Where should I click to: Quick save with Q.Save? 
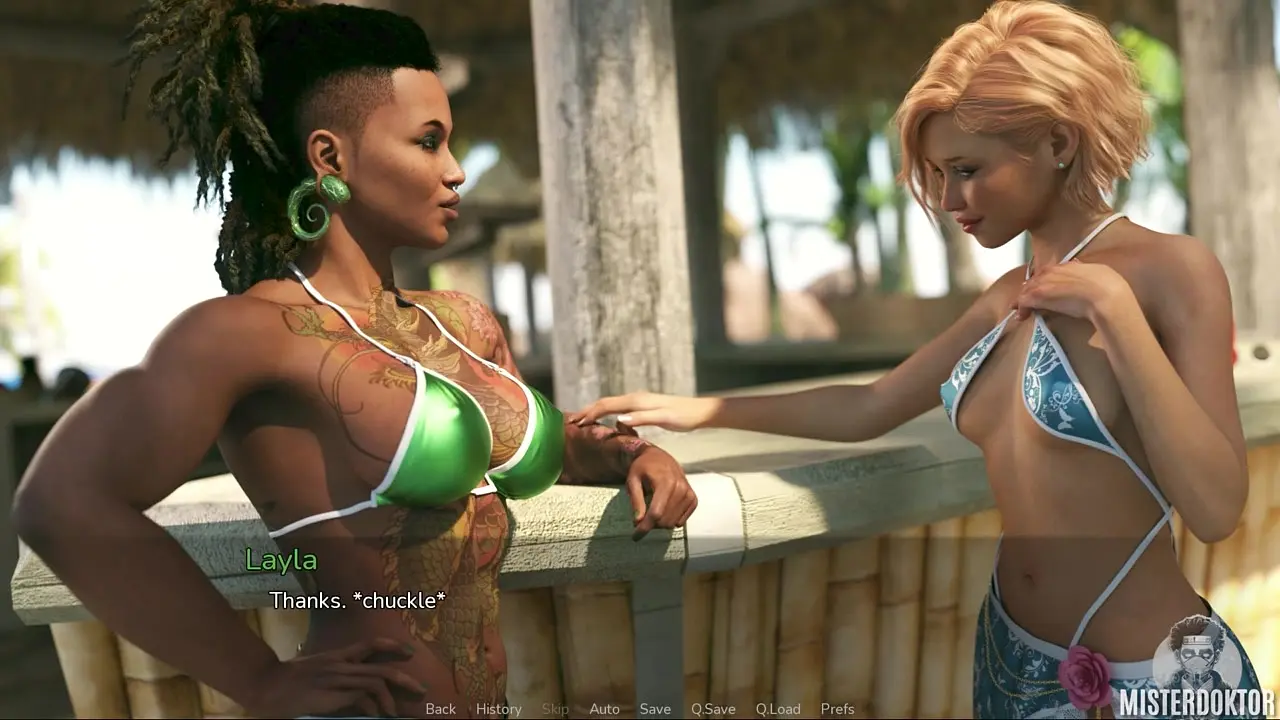[x=713, y=709]
